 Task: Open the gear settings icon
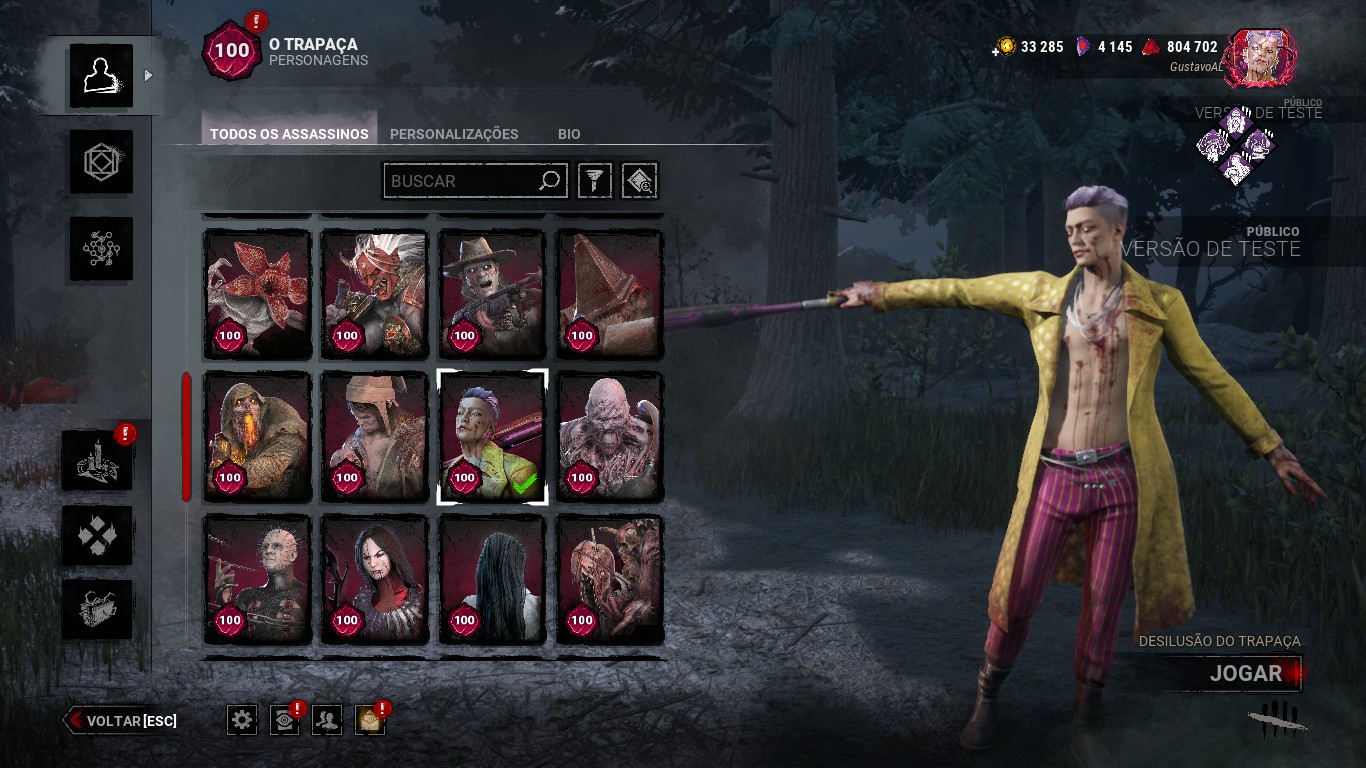point(242,719)
